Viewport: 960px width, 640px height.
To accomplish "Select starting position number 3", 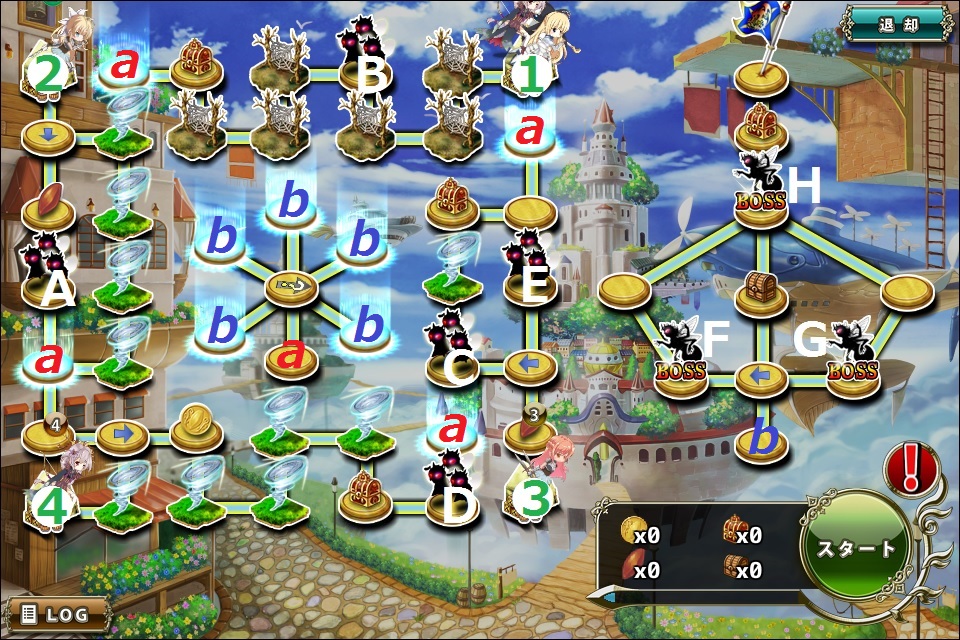I will click(x=535, y=494).
